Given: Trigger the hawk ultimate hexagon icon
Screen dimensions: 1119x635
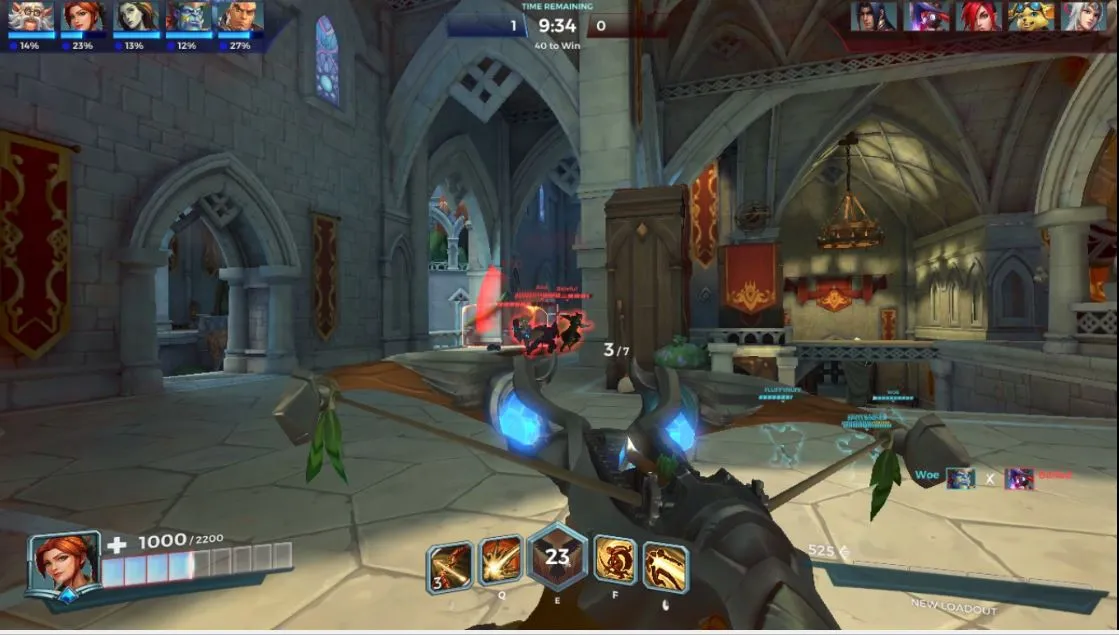Looking at the screenshot, I should [x=556, y=557].
